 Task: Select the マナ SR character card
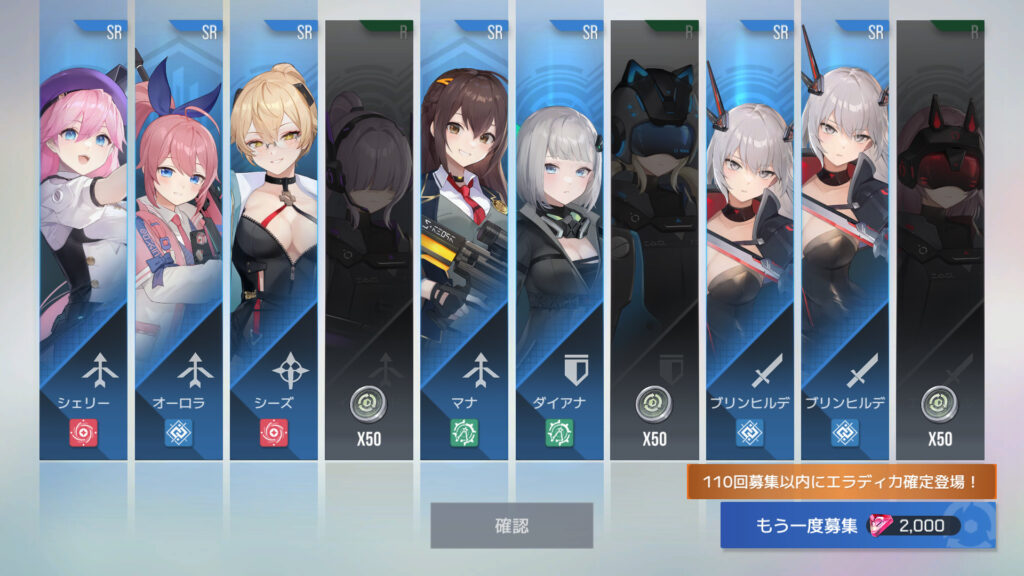tap(464, 240)
